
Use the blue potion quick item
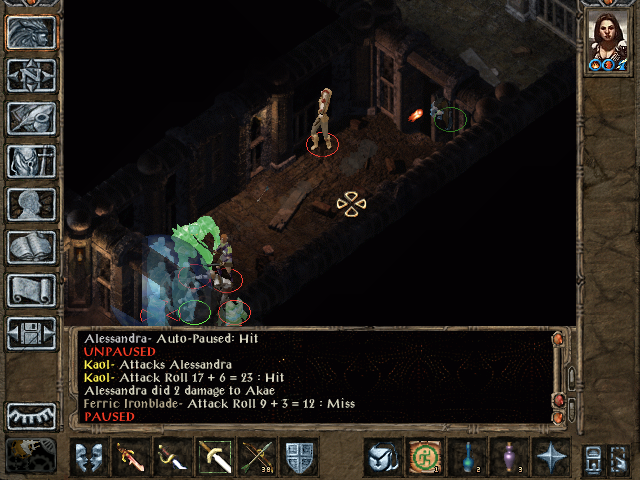[x=466, y=456]
